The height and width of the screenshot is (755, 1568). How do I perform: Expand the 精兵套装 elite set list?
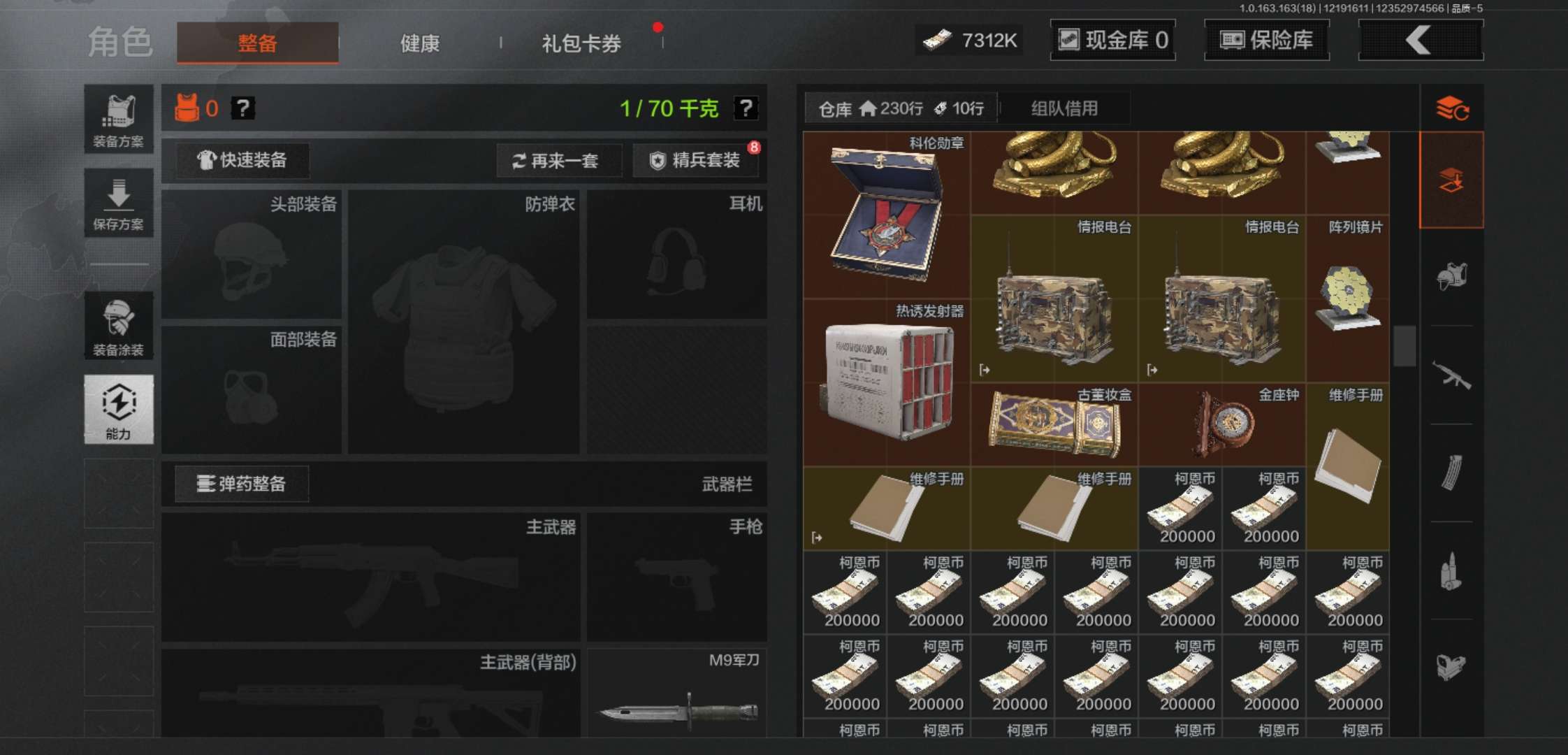(697, 160)
